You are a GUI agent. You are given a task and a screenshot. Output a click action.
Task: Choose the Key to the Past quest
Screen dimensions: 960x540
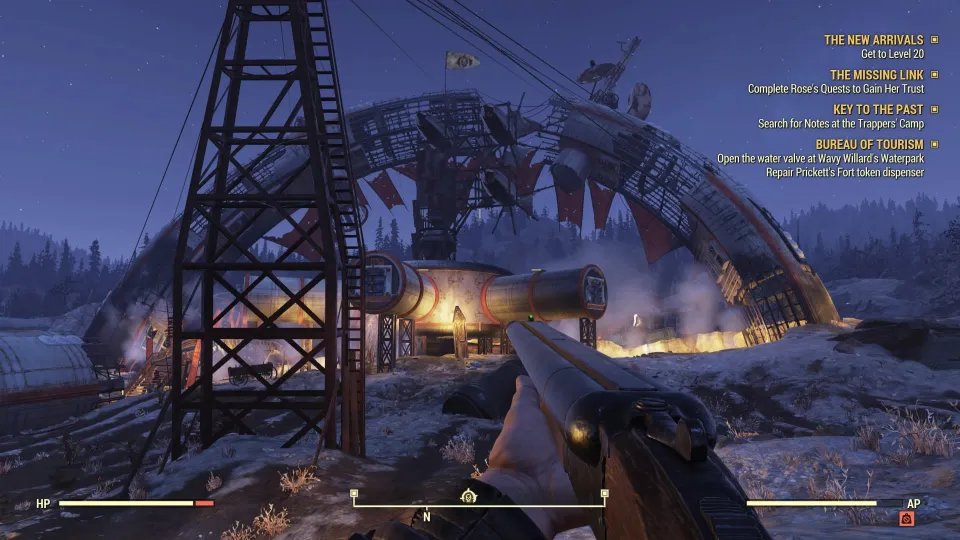coord(880,110)
